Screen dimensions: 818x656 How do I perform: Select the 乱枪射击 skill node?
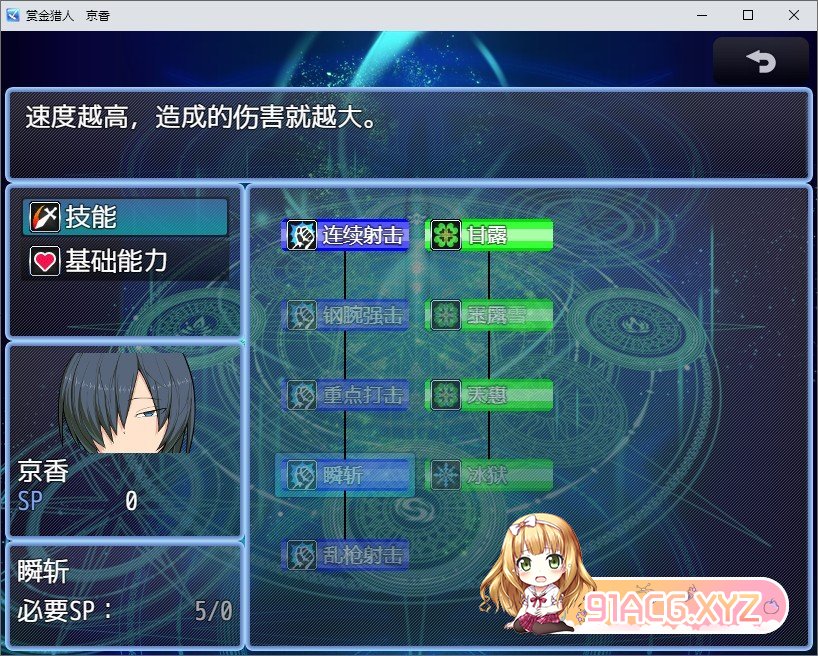[346, 555]
